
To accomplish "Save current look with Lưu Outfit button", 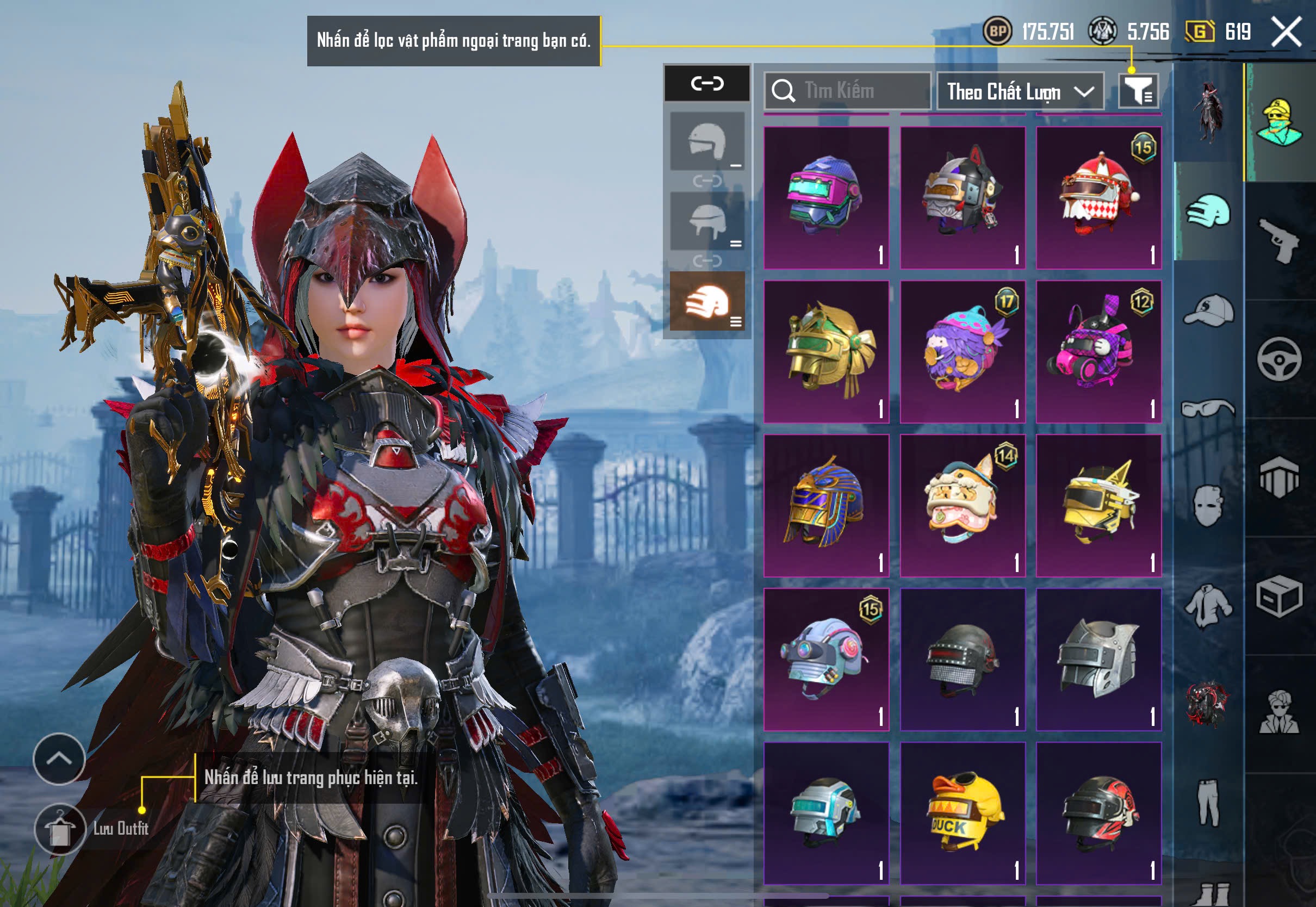I will (60, 829).
